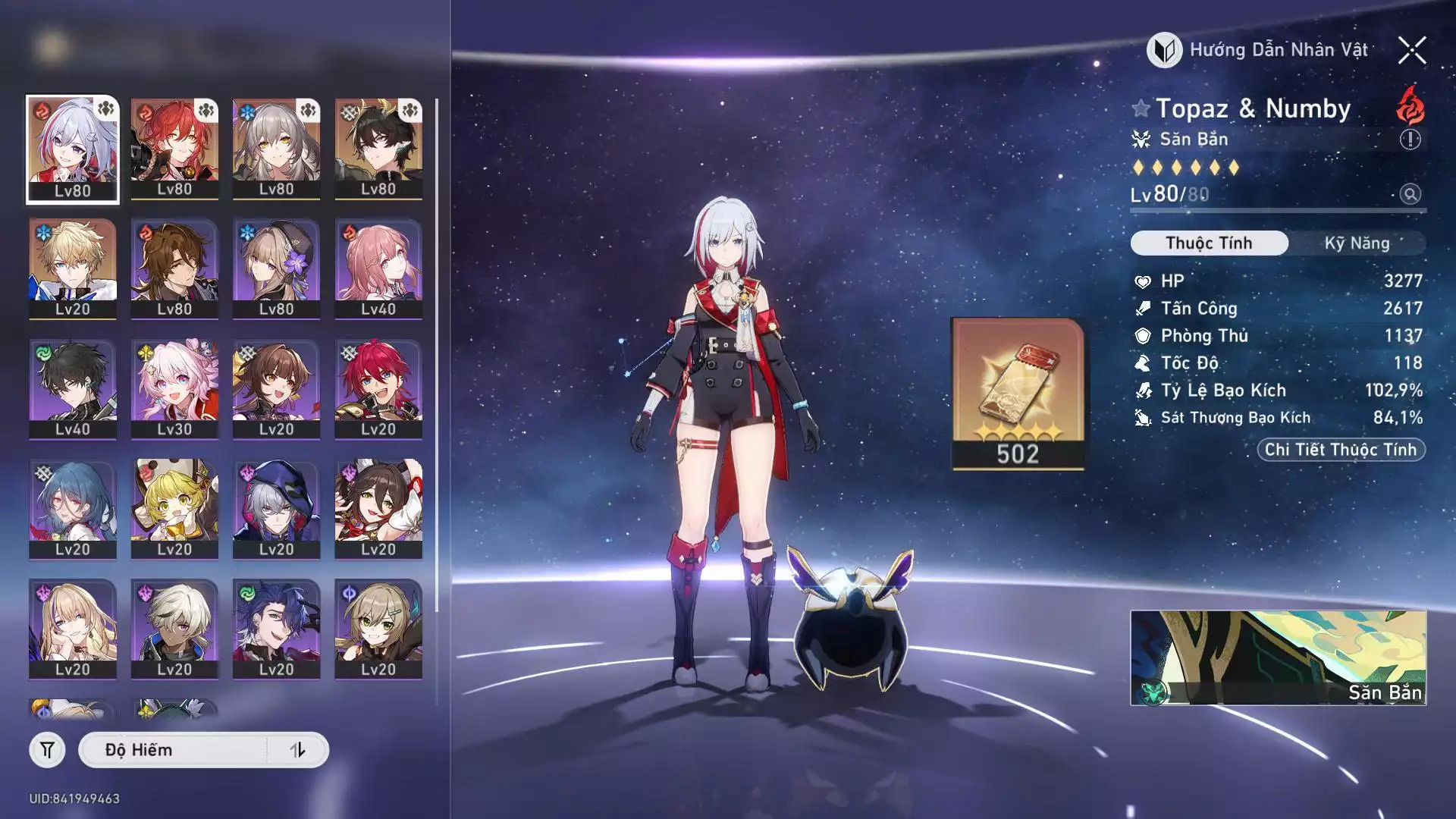The width and height of the screenshot is (1456, 819).
Task: Toggle the sort order arrows
Action: pyautogui.click(x=297, y=750)
